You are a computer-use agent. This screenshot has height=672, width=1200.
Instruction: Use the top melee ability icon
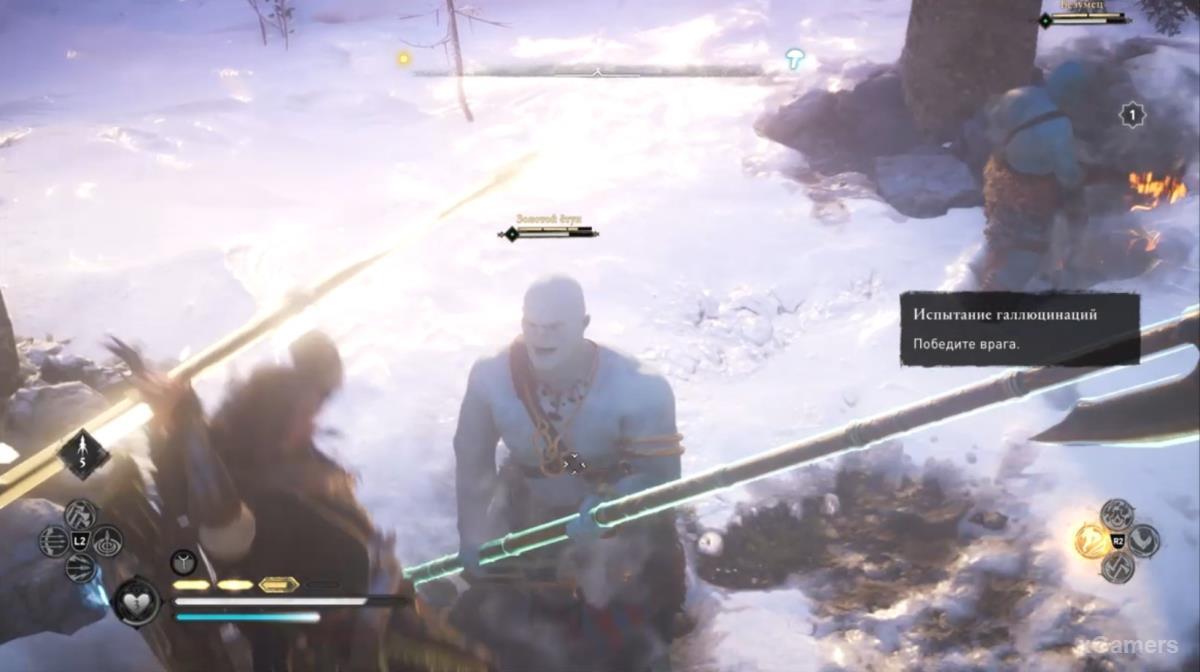tap(1117, 515)
